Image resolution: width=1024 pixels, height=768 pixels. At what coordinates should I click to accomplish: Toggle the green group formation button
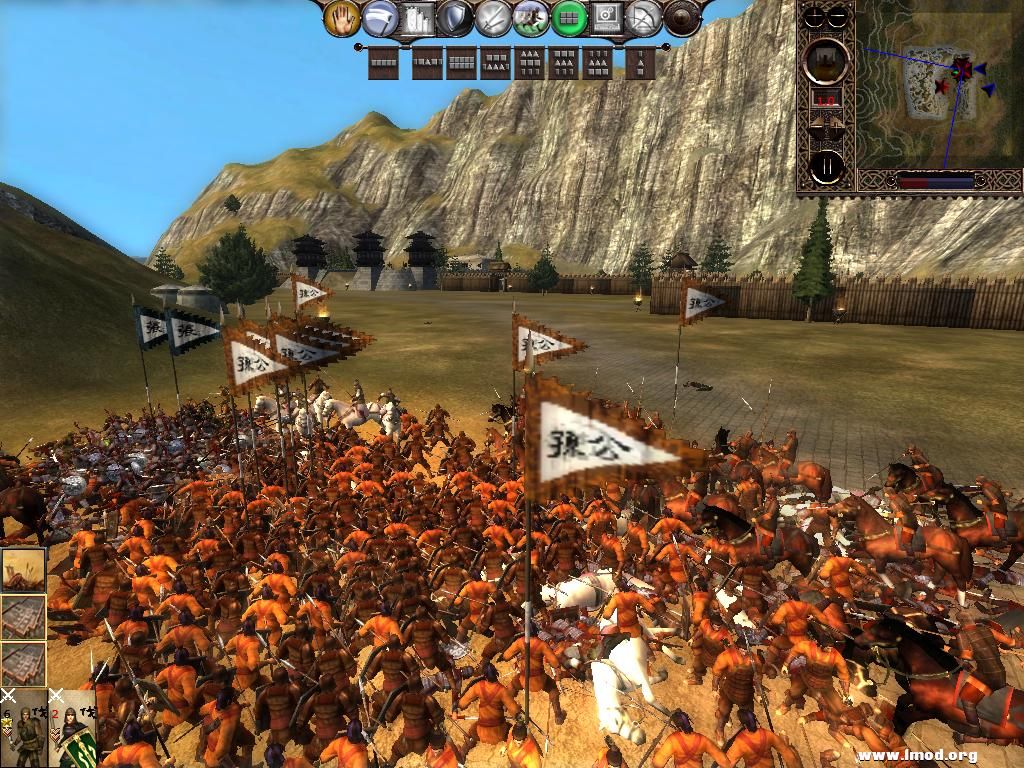coord(569,17)
